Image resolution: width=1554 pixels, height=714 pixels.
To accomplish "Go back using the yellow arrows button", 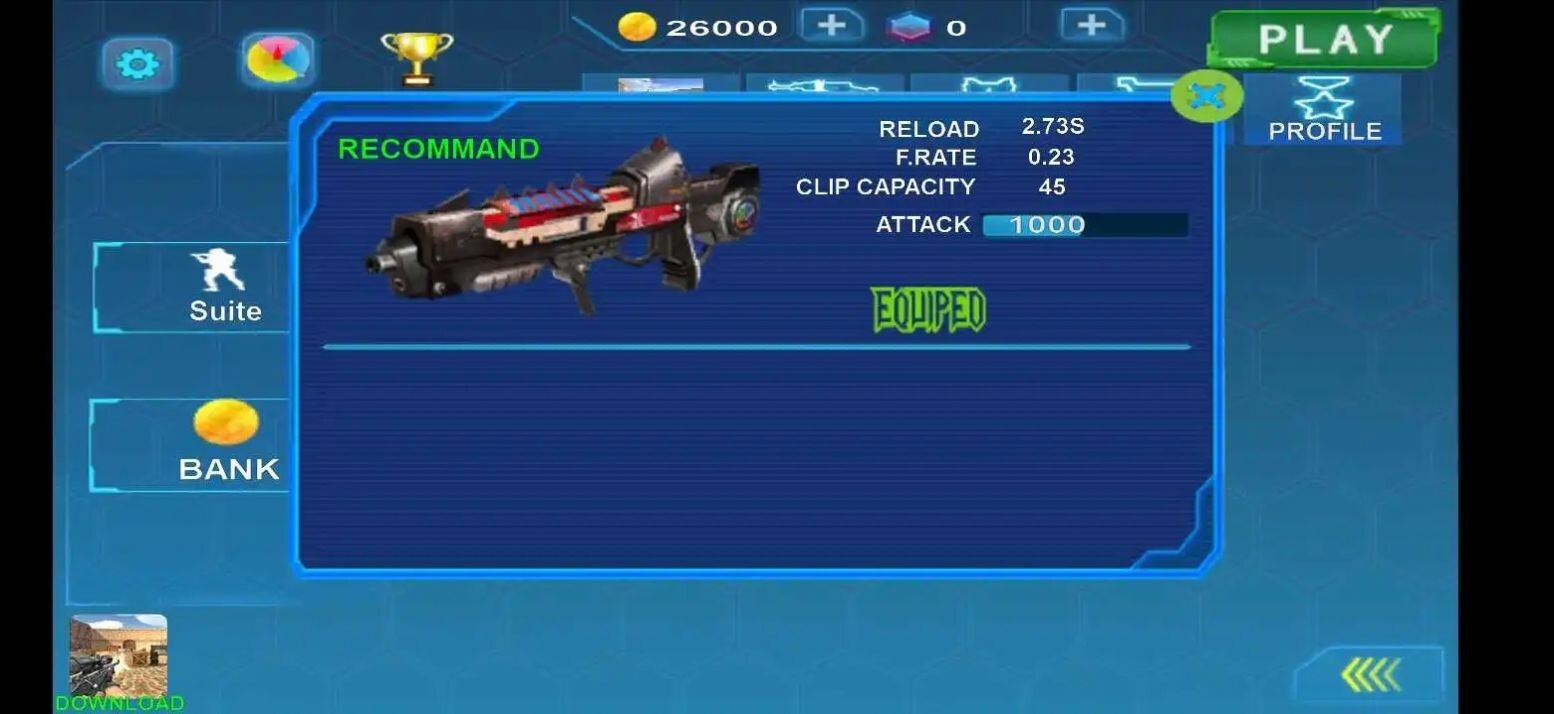I will pyautogui.click(x=1370, y=675).
